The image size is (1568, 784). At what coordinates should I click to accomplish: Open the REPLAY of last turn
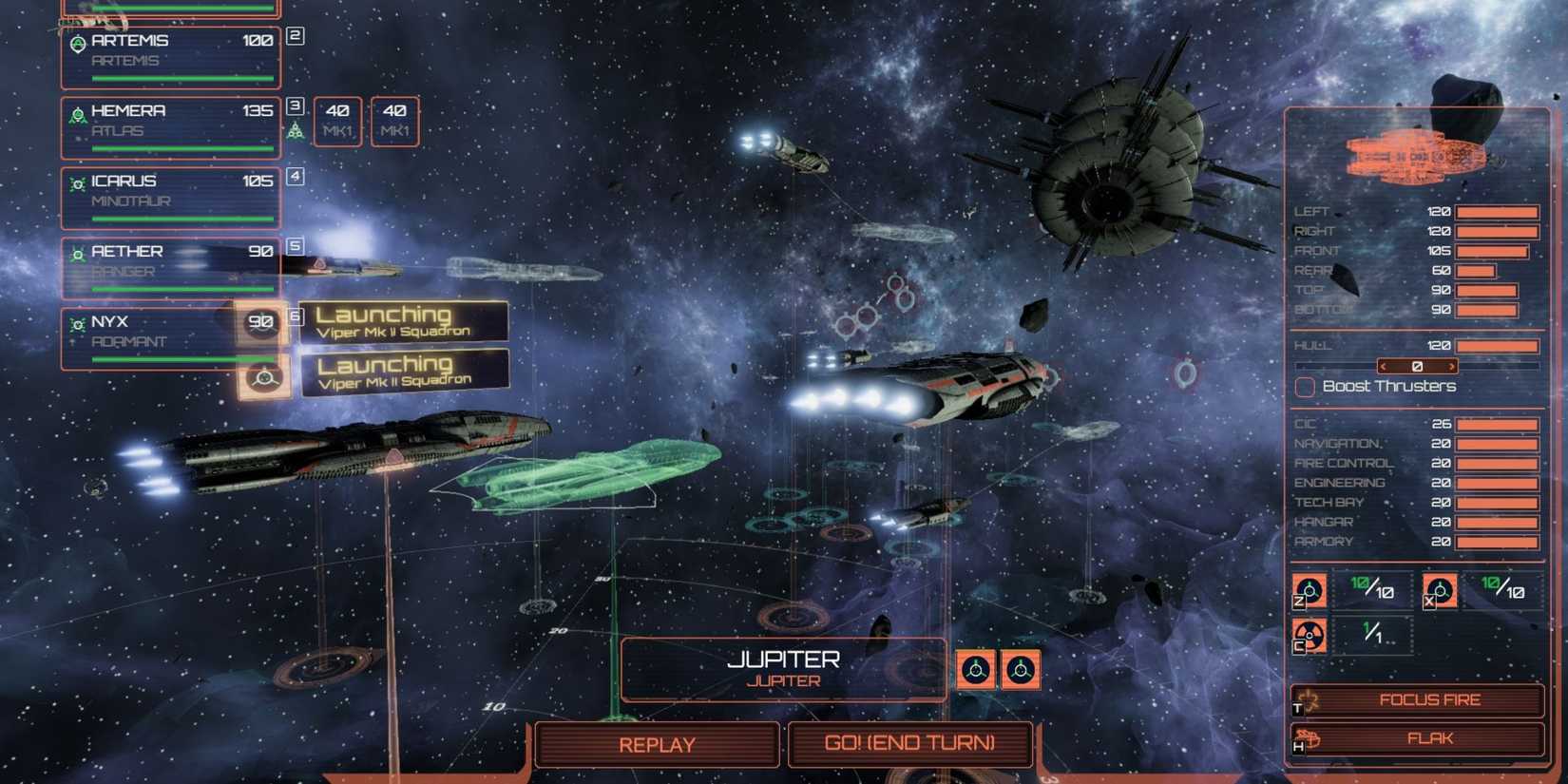point(658,745)
